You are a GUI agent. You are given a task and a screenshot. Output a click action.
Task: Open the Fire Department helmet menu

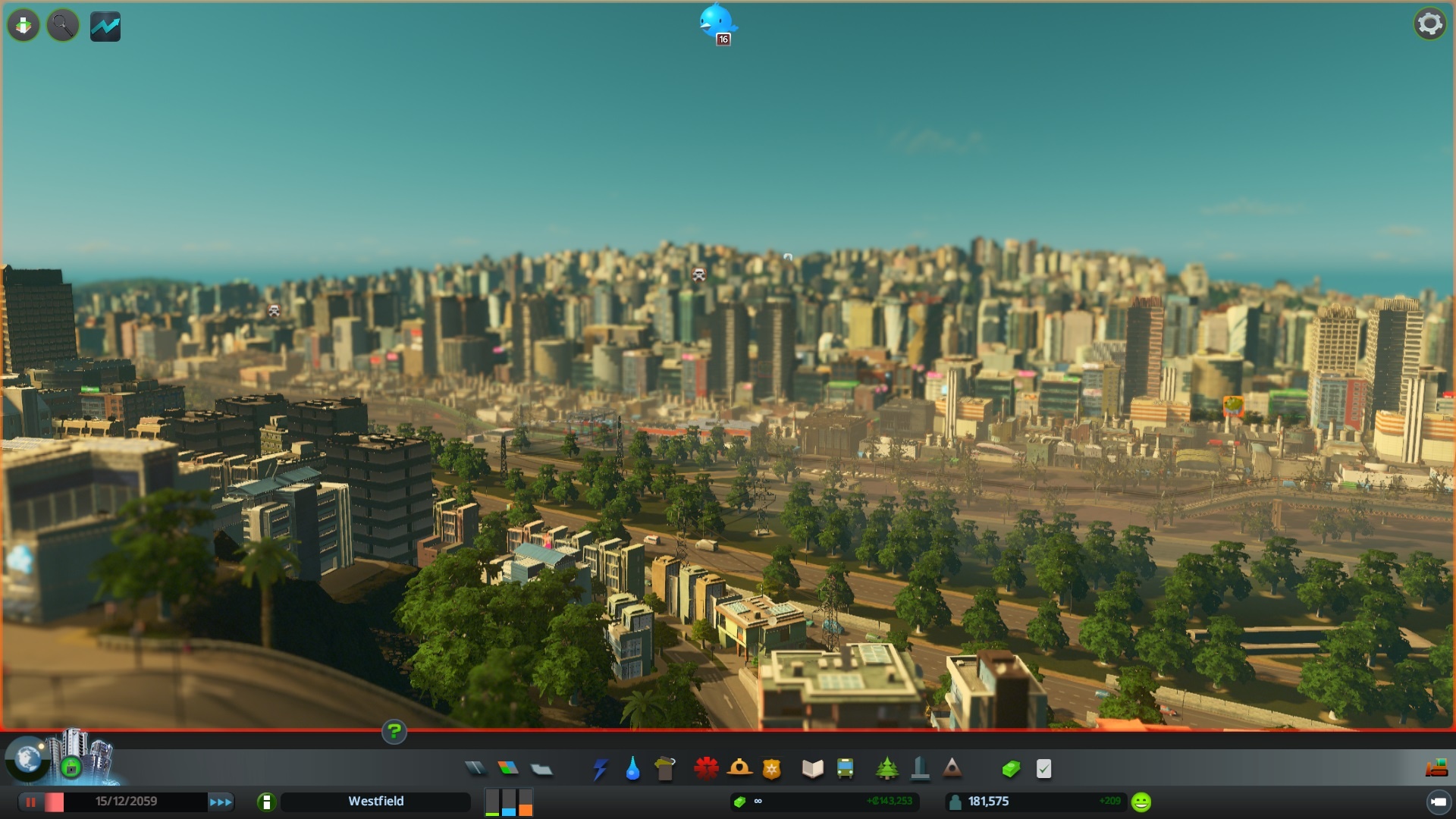click(x=739, y=769)
